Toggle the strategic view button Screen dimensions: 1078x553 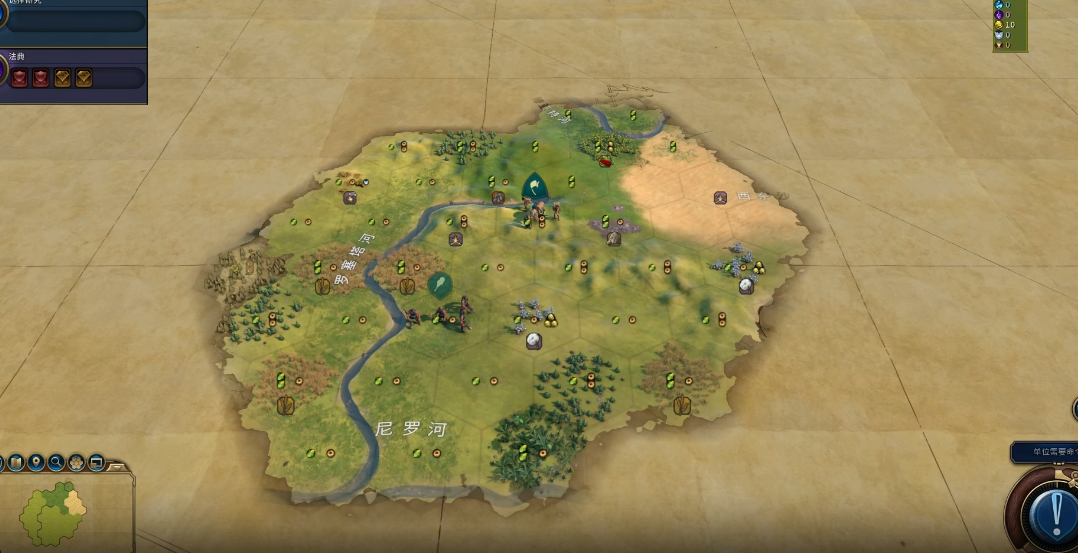tap(96, 462)
